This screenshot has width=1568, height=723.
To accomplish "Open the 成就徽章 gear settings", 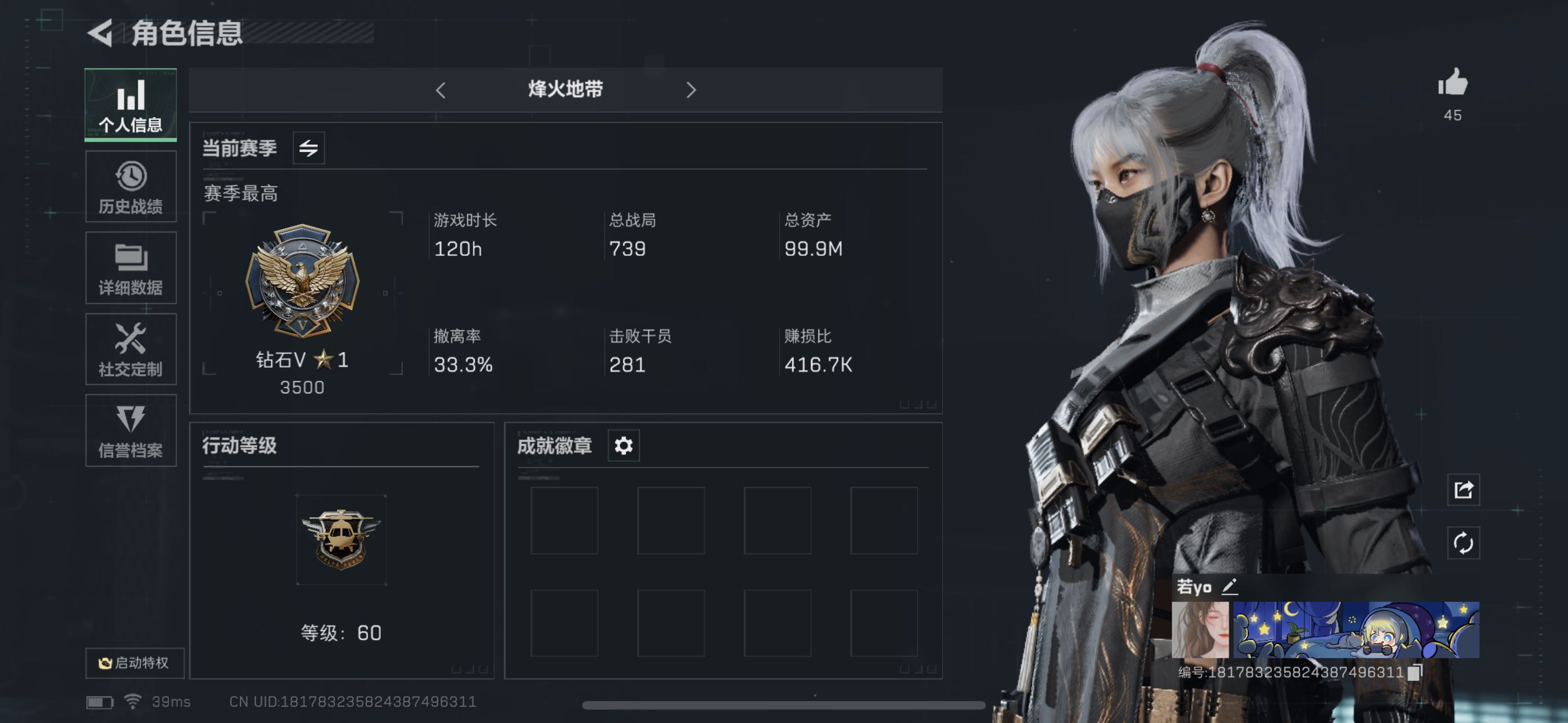I will pyautogui.click(x=623, y=446).
